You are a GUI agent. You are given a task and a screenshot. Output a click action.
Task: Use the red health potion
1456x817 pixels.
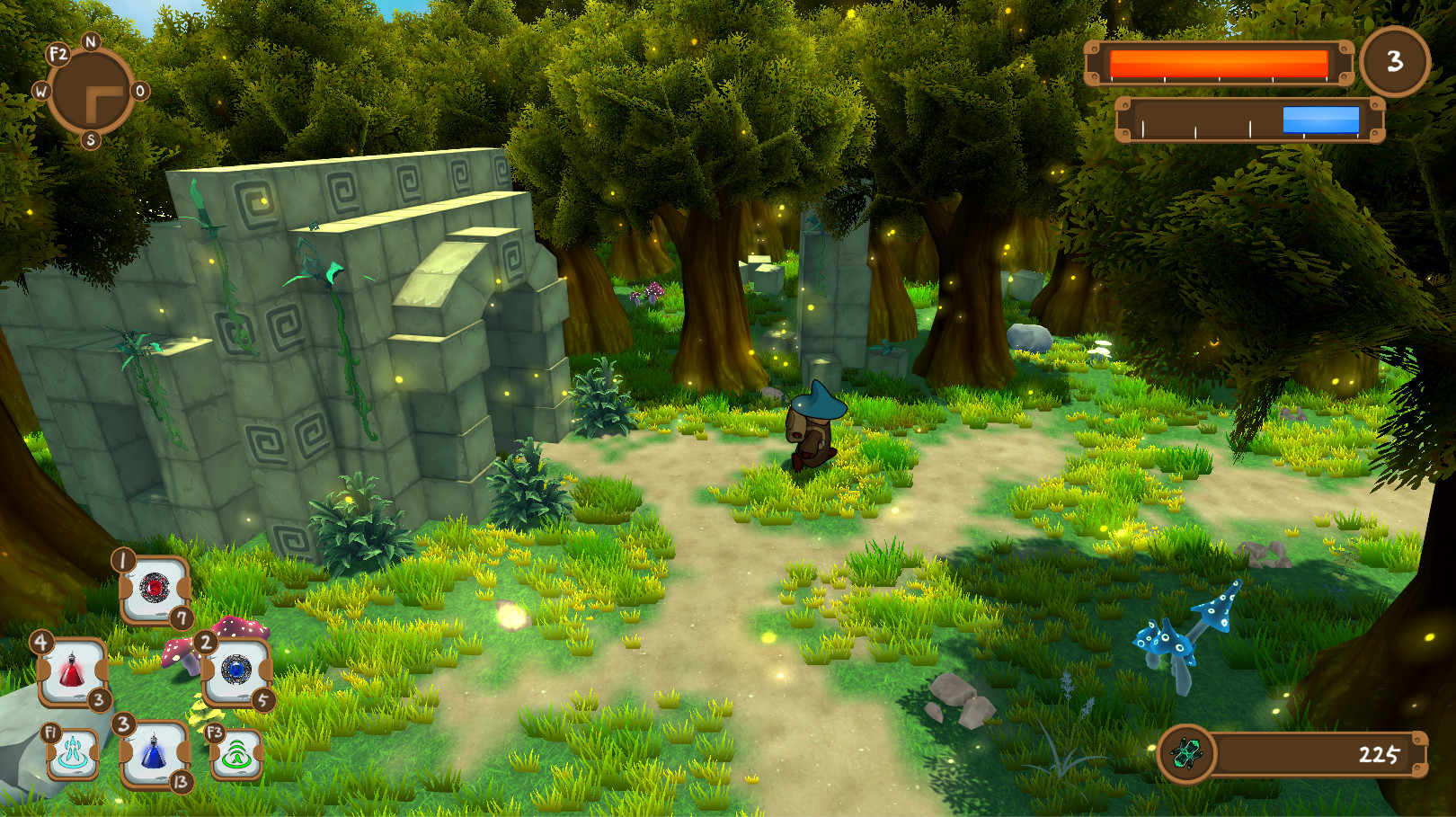tap(72, 672)
